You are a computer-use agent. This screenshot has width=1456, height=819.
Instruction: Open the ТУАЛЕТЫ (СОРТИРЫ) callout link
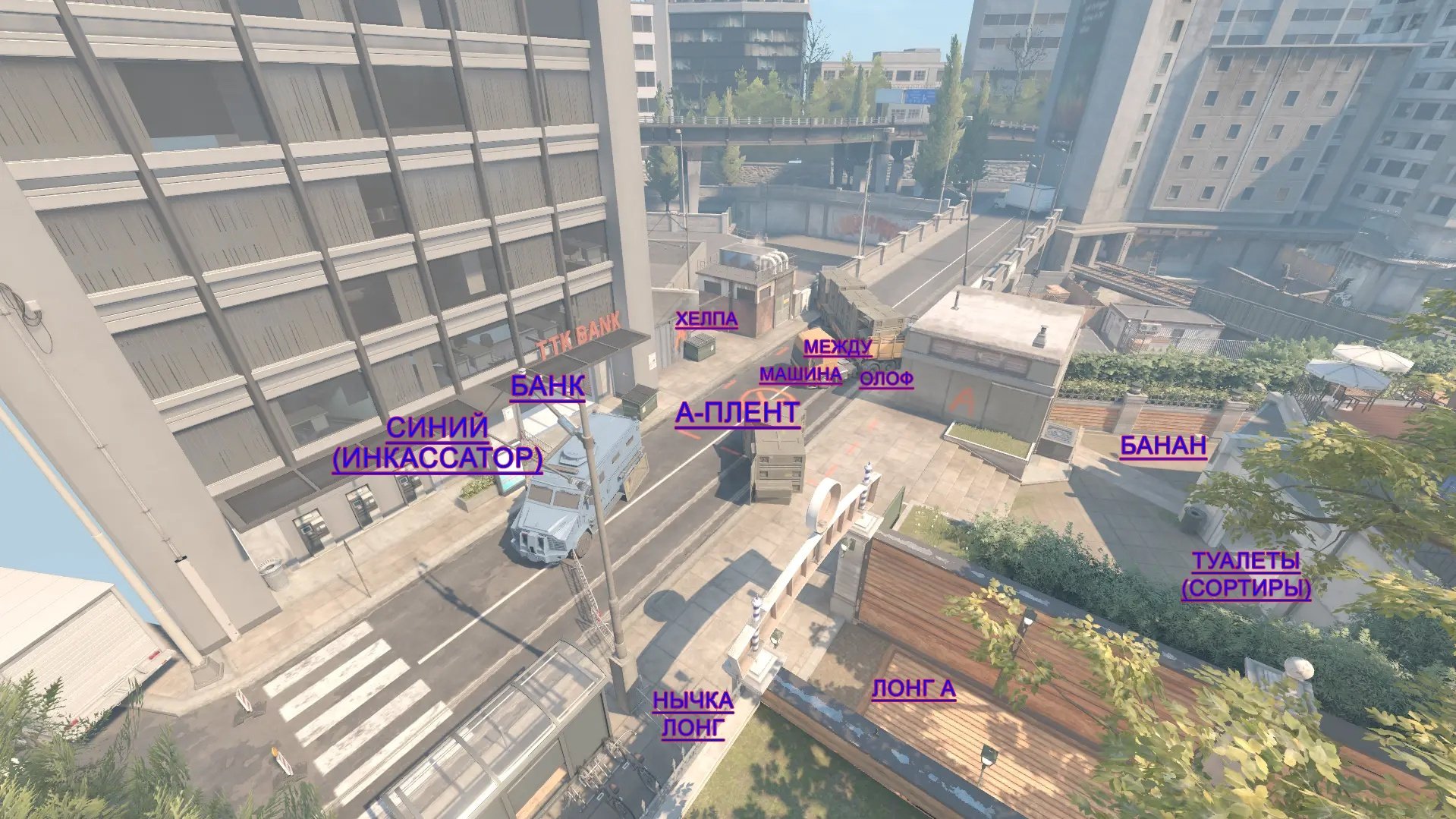click(1246, 575)
